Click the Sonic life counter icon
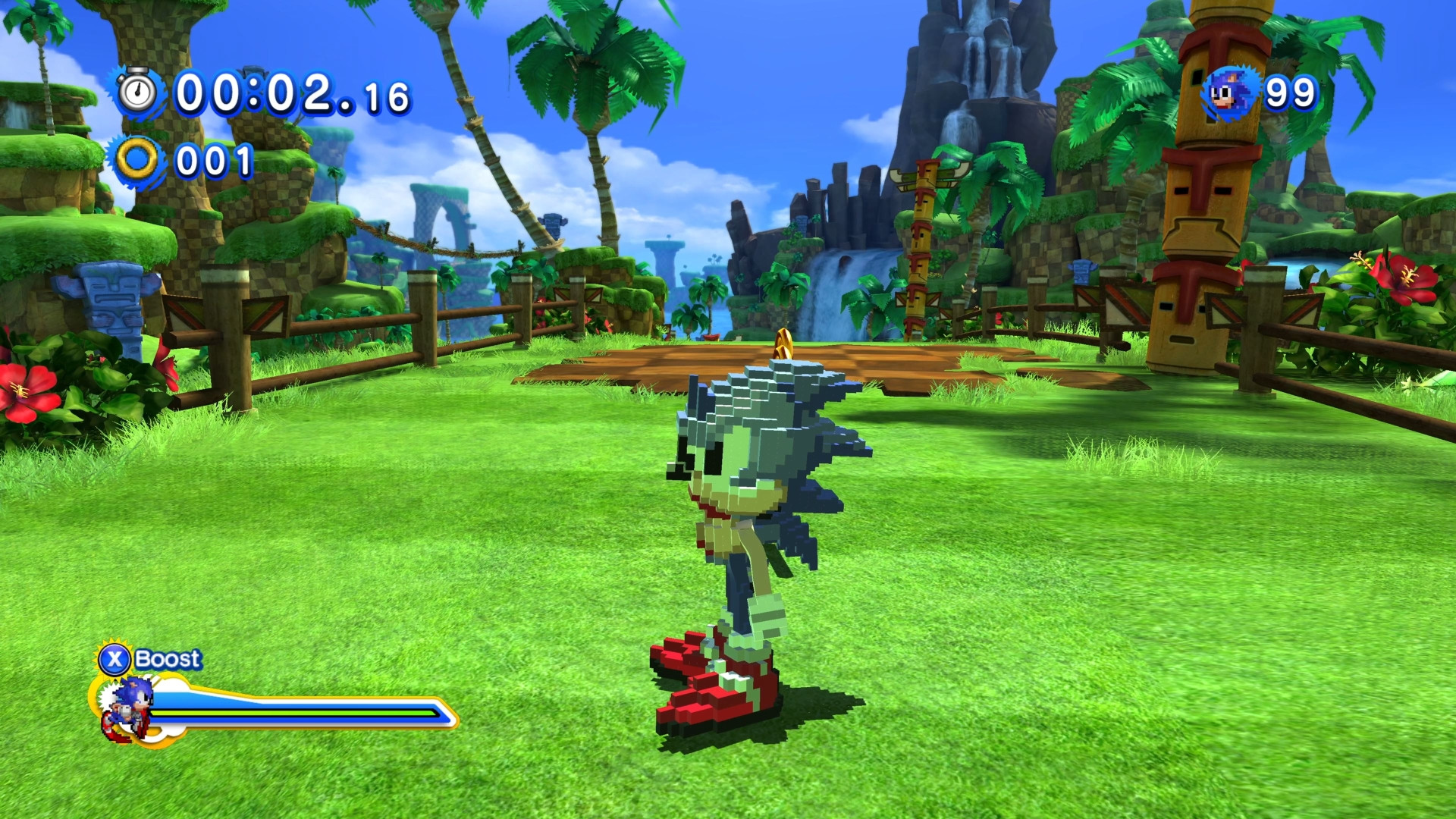1456x819 pixels. [1228, 93]
